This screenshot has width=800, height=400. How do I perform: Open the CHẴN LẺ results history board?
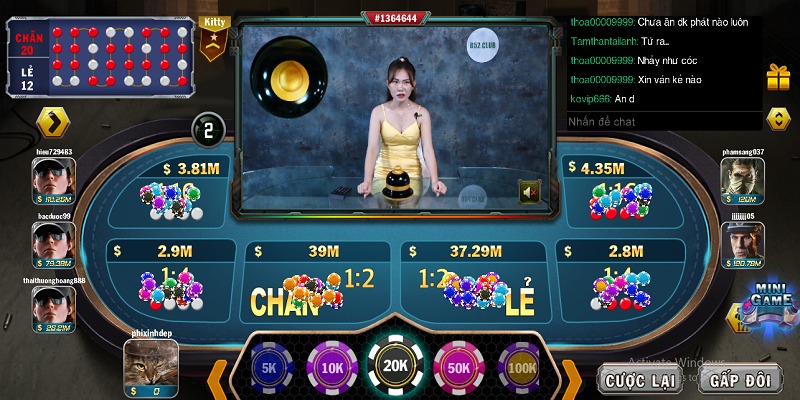coord(98,56)
